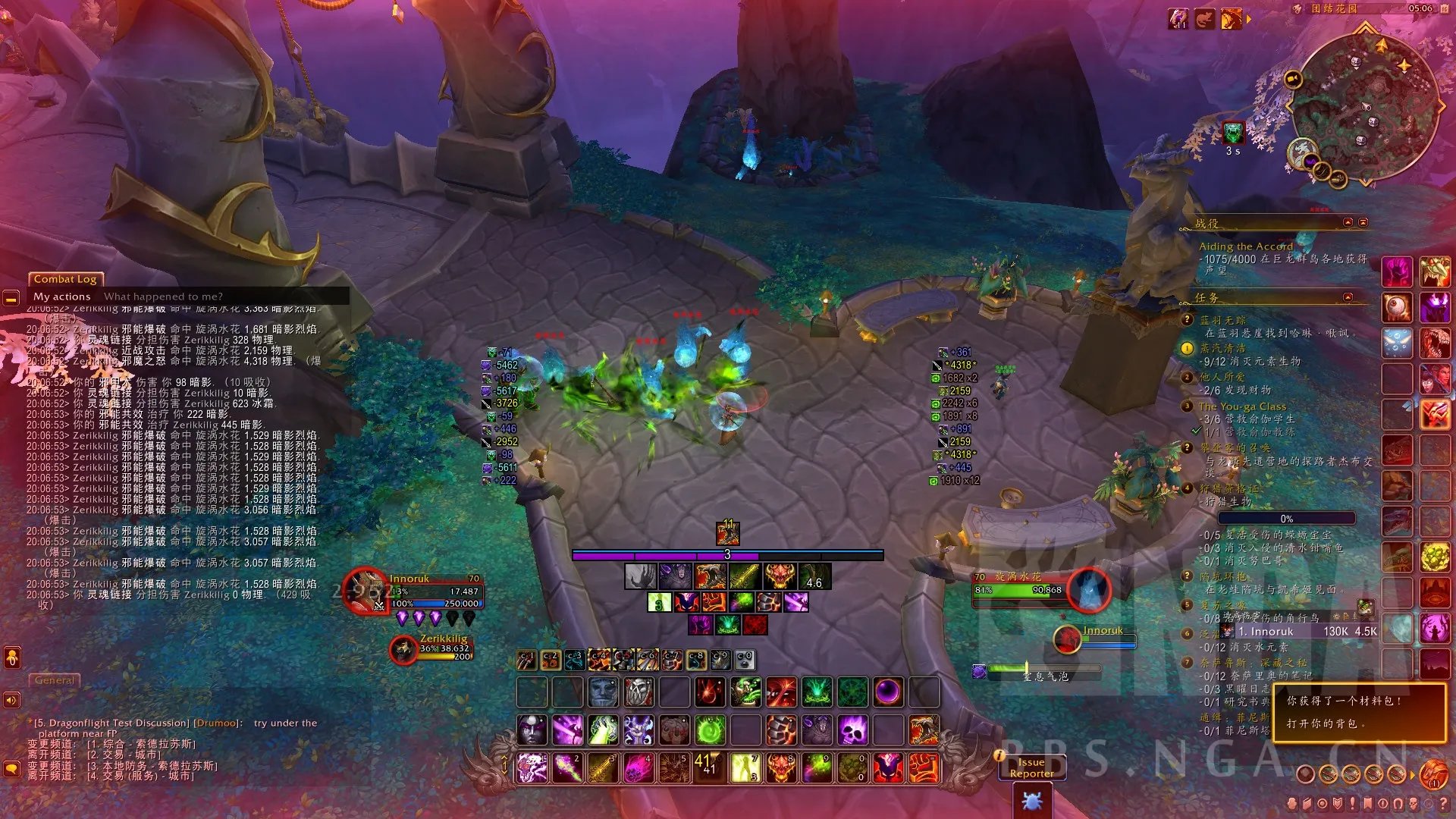Image resolution: width=1456 pixels, height=819 pixels.
Task: Activate the red demon face ability, slot 8
Action: pos(781,767)
